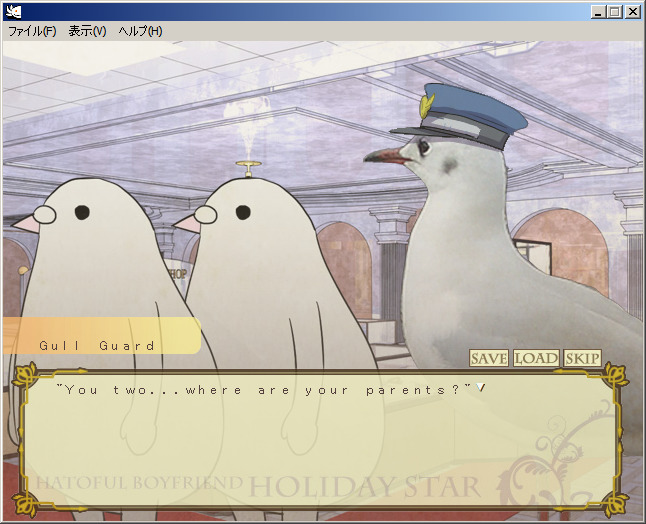Close the game window

point(633,12)
